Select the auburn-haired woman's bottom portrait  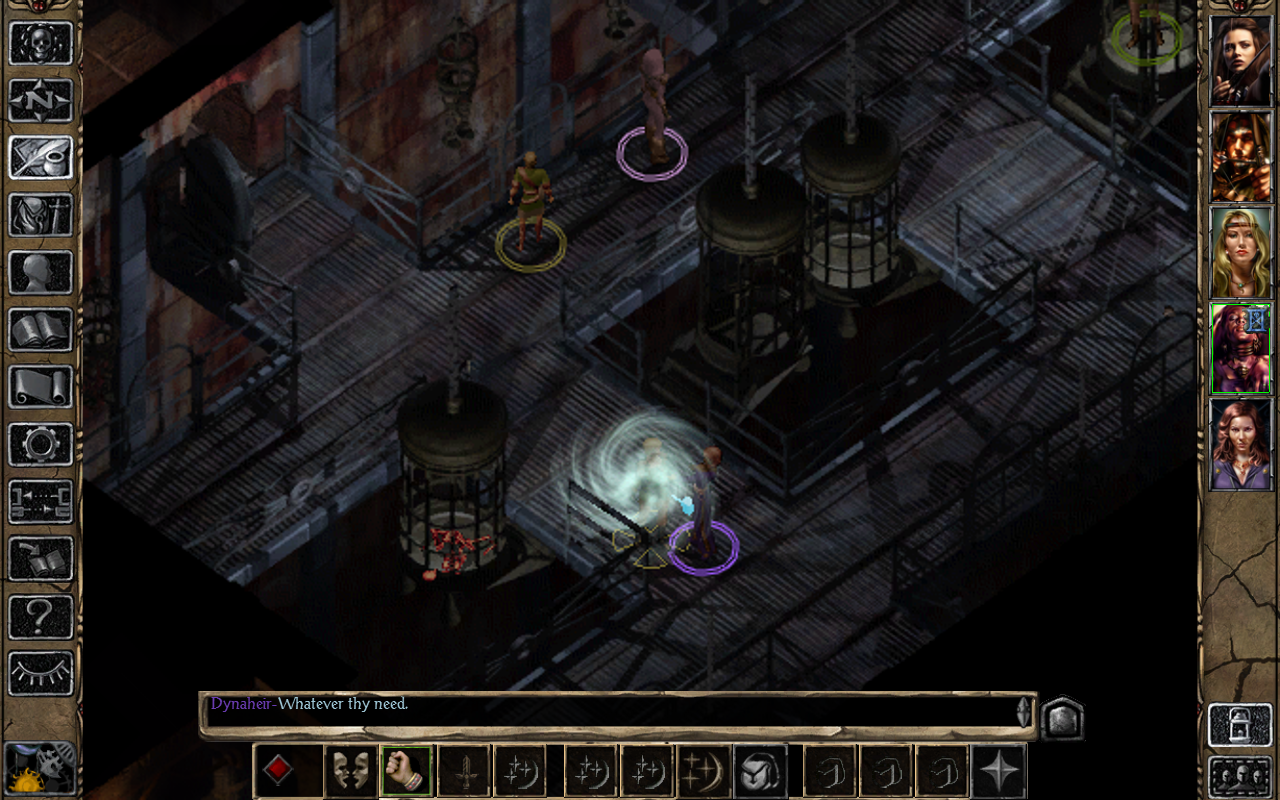pos(1240,444)
